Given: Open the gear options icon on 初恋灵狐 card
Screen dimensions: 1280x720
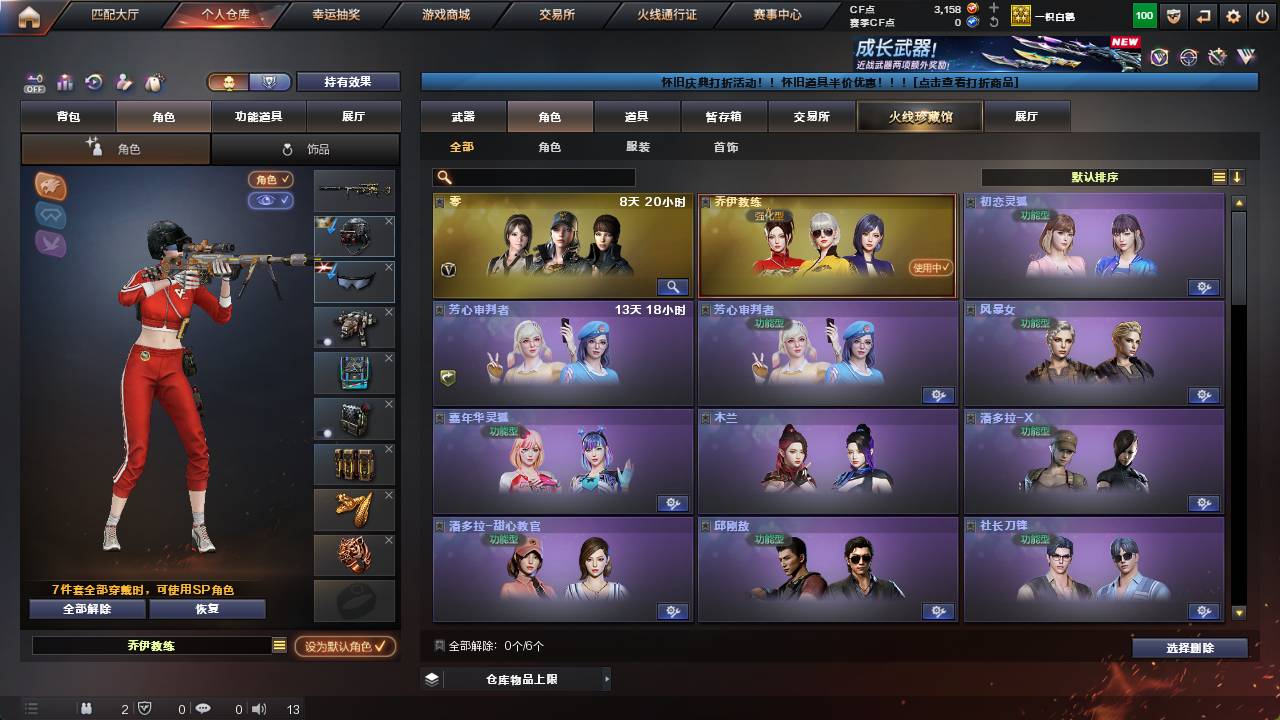Looking at the screenshot, I should pyautogui.click(x=1204, y=287).
